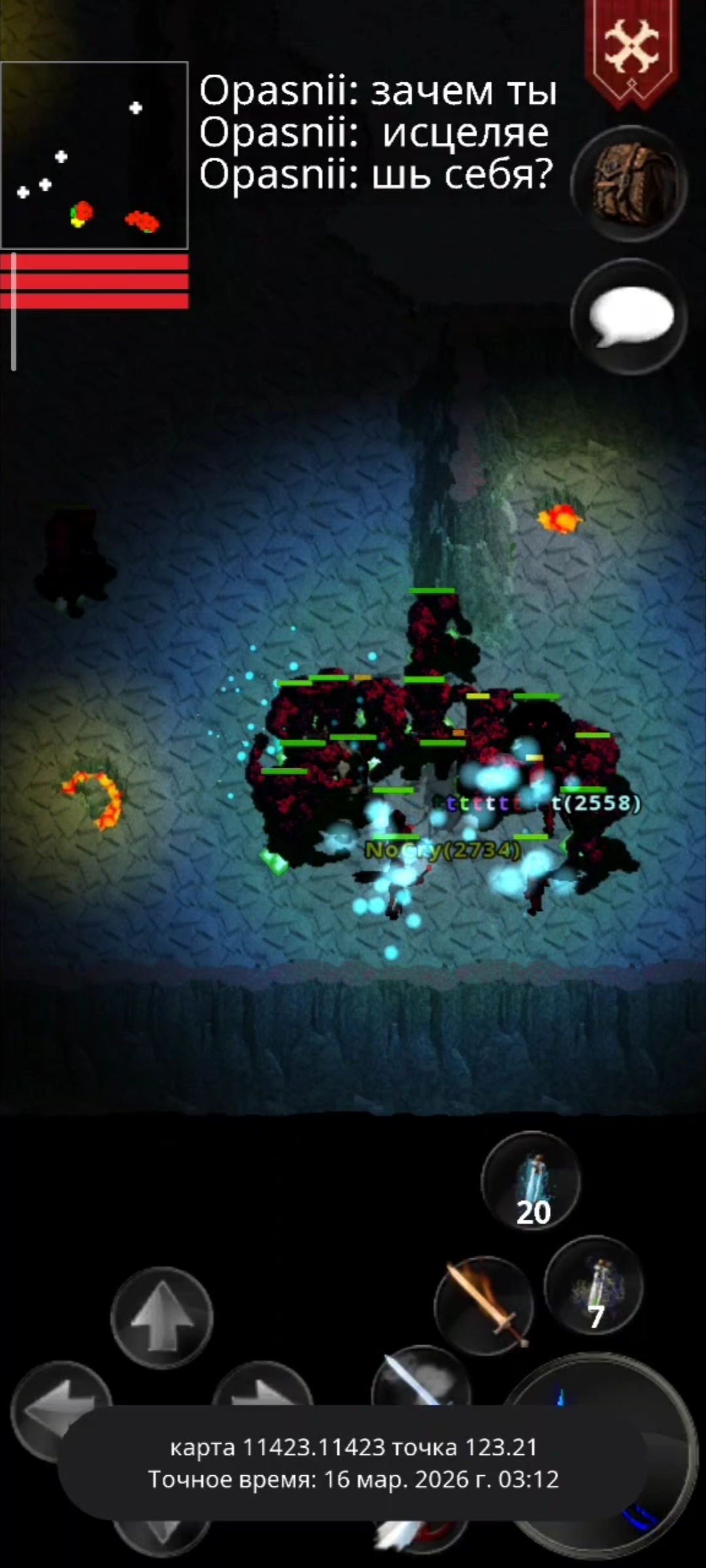Open the backpack inventory
706x1568 pixels.
pyautogui.click(x=629, y=184)
